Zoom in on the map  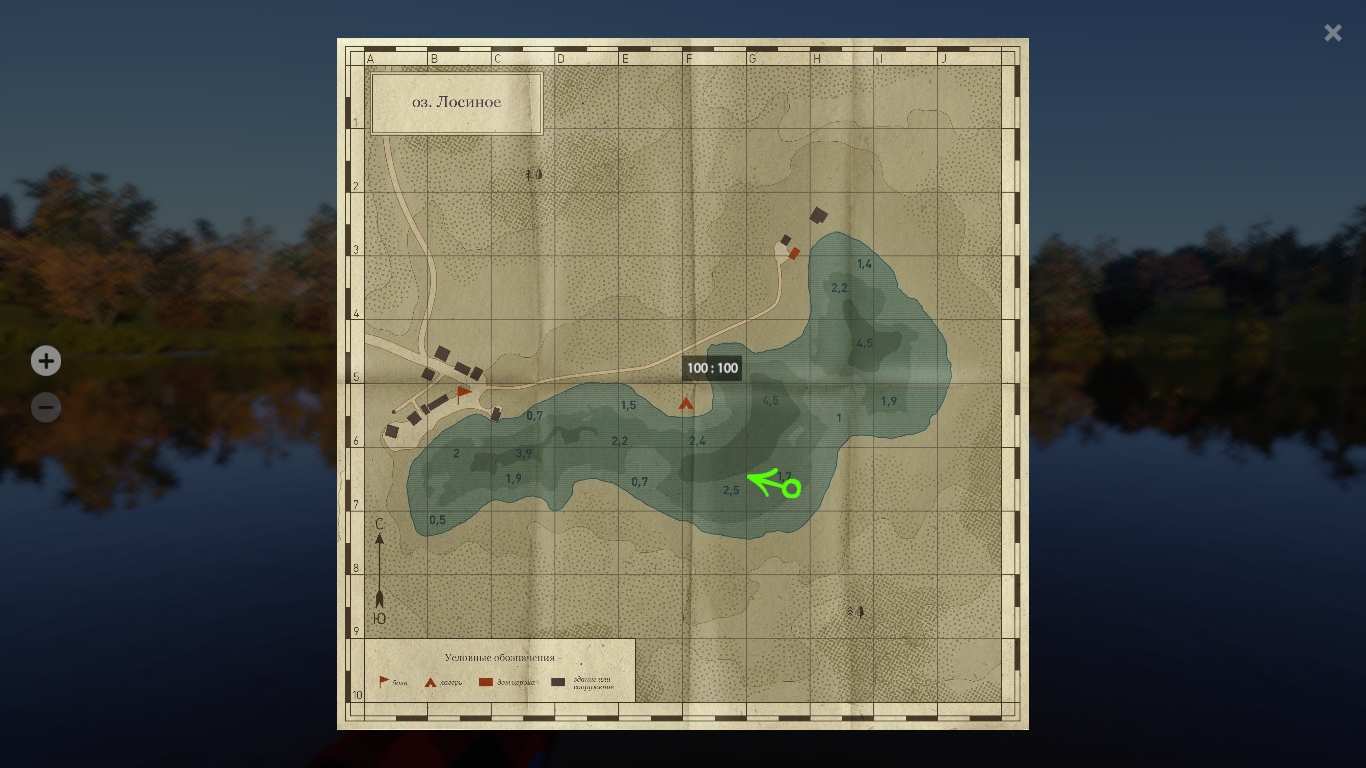(46, 361)
